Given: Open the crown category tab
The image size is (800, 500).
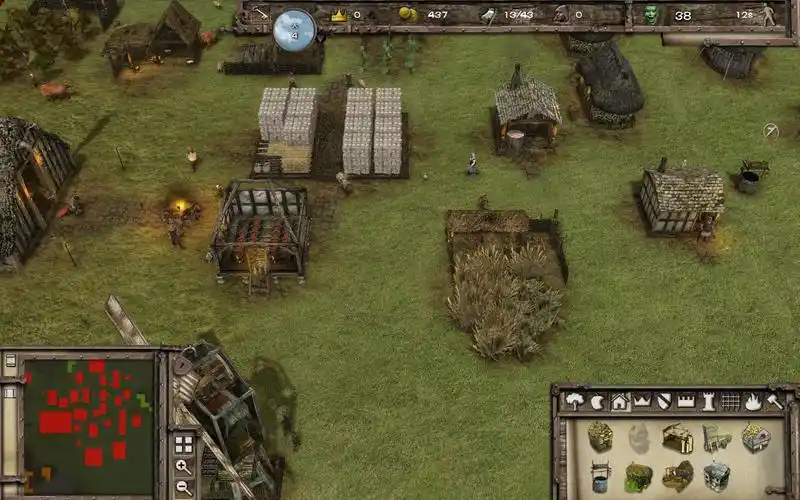Looking at the screenshot, I should tap(641, 401).
